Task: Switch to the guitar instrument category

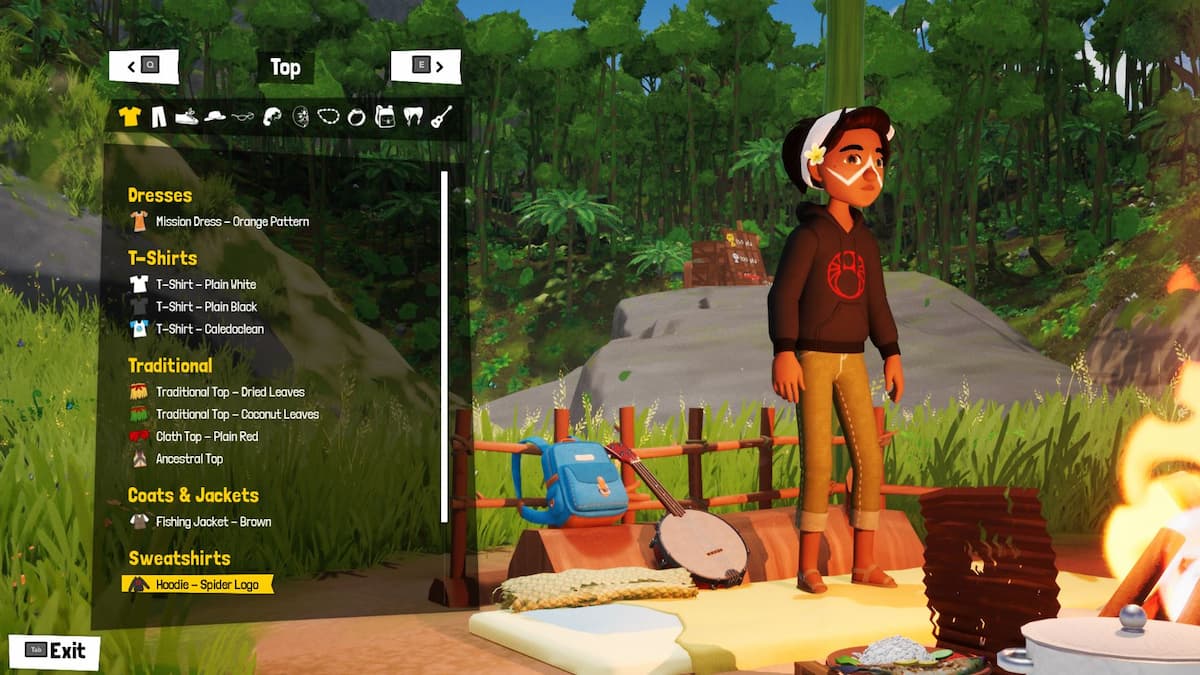Action: [x=441, y=117]
